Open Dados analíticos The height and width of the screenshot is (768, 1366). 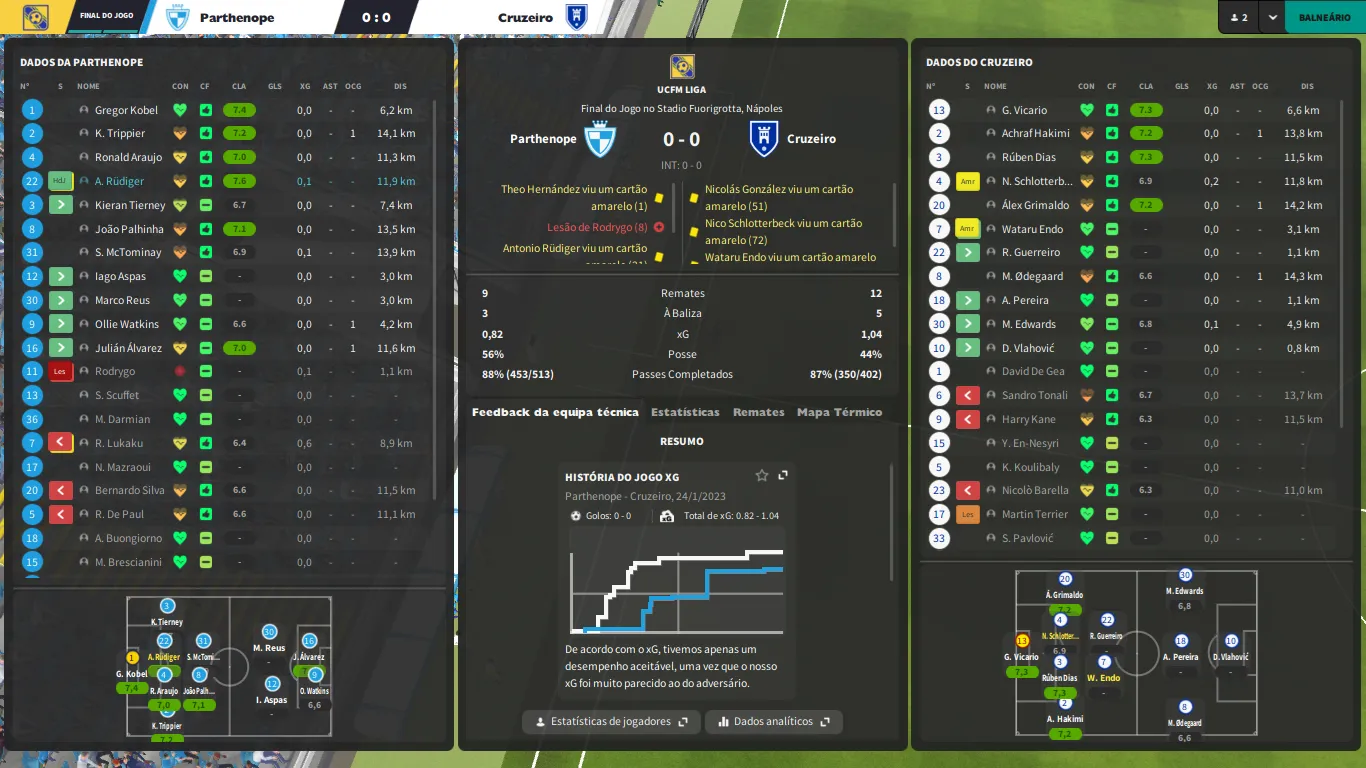774,721
